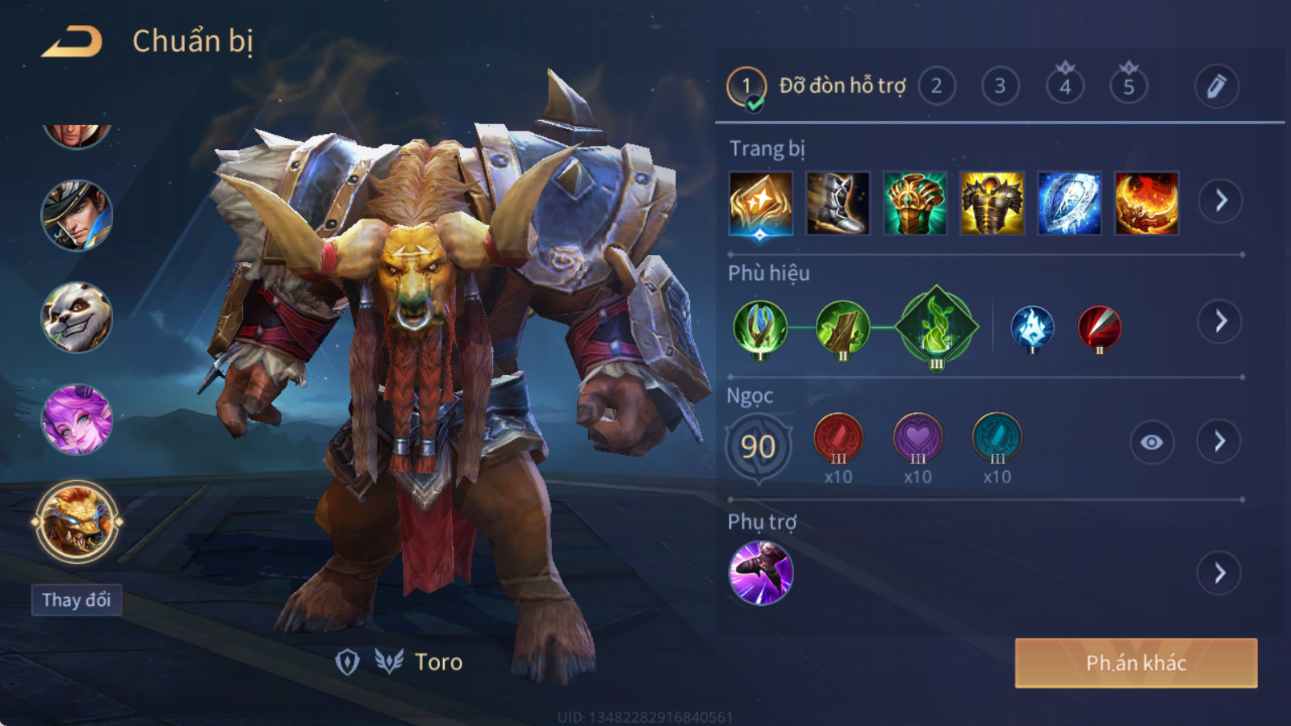Open the Phụ trợ section arrow

(x=1219, y=573)
